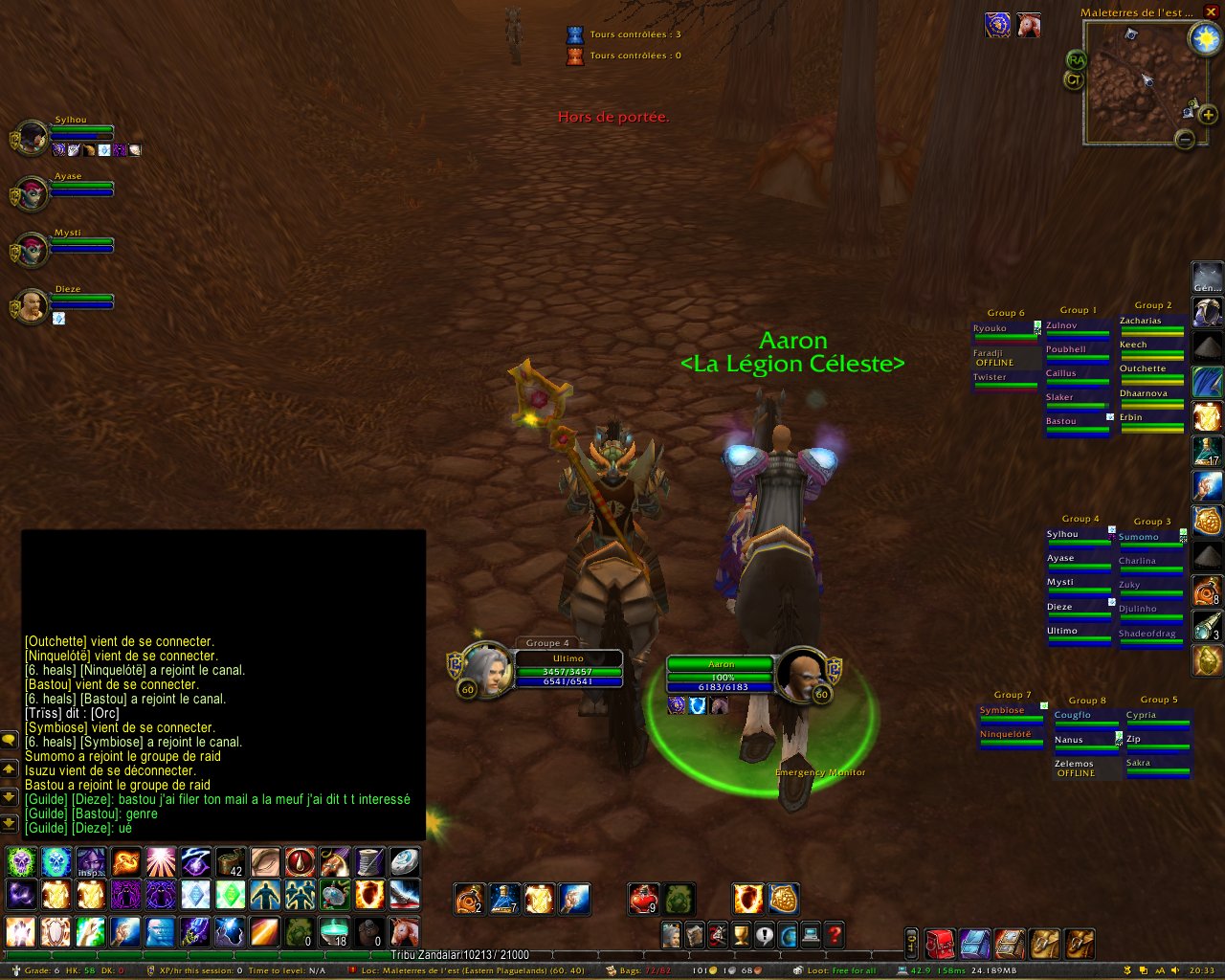This screenshot has height=980, width=1225.
Task: Cast the green skull spell
Action: pos(21,861)
